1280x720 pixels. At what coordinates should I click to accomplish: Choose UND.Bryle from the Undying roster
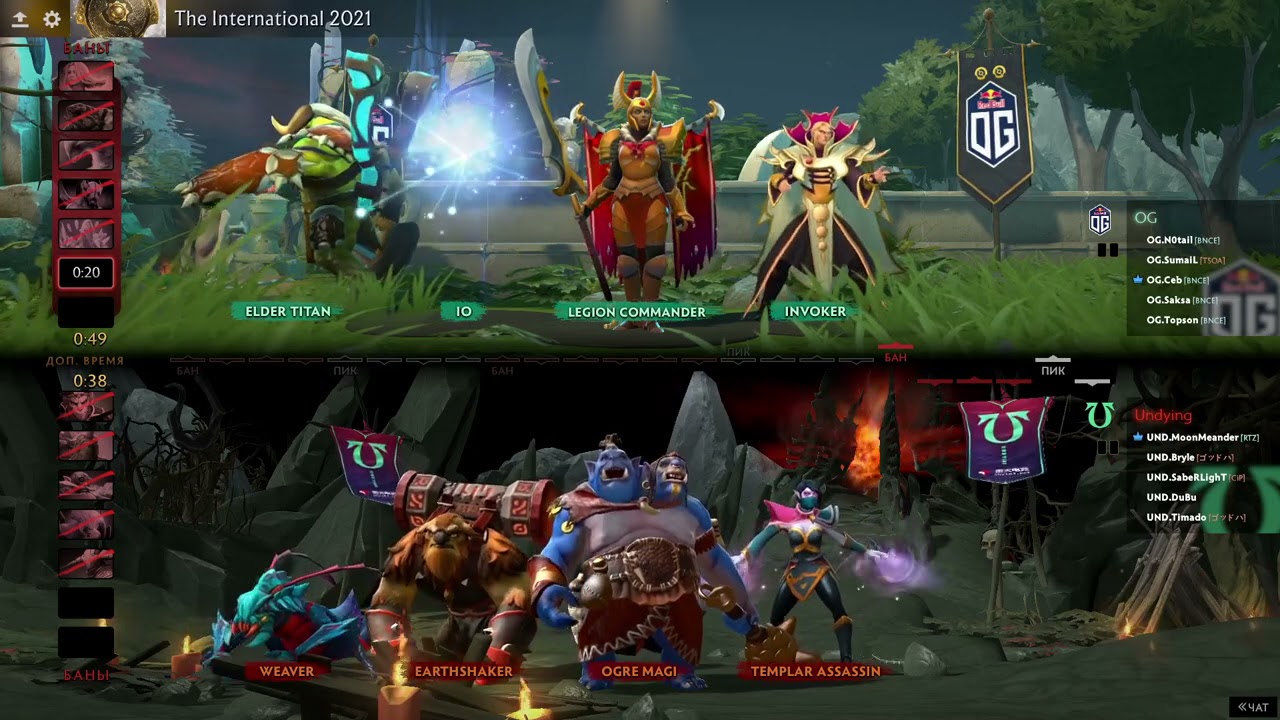pos(1170,457)
